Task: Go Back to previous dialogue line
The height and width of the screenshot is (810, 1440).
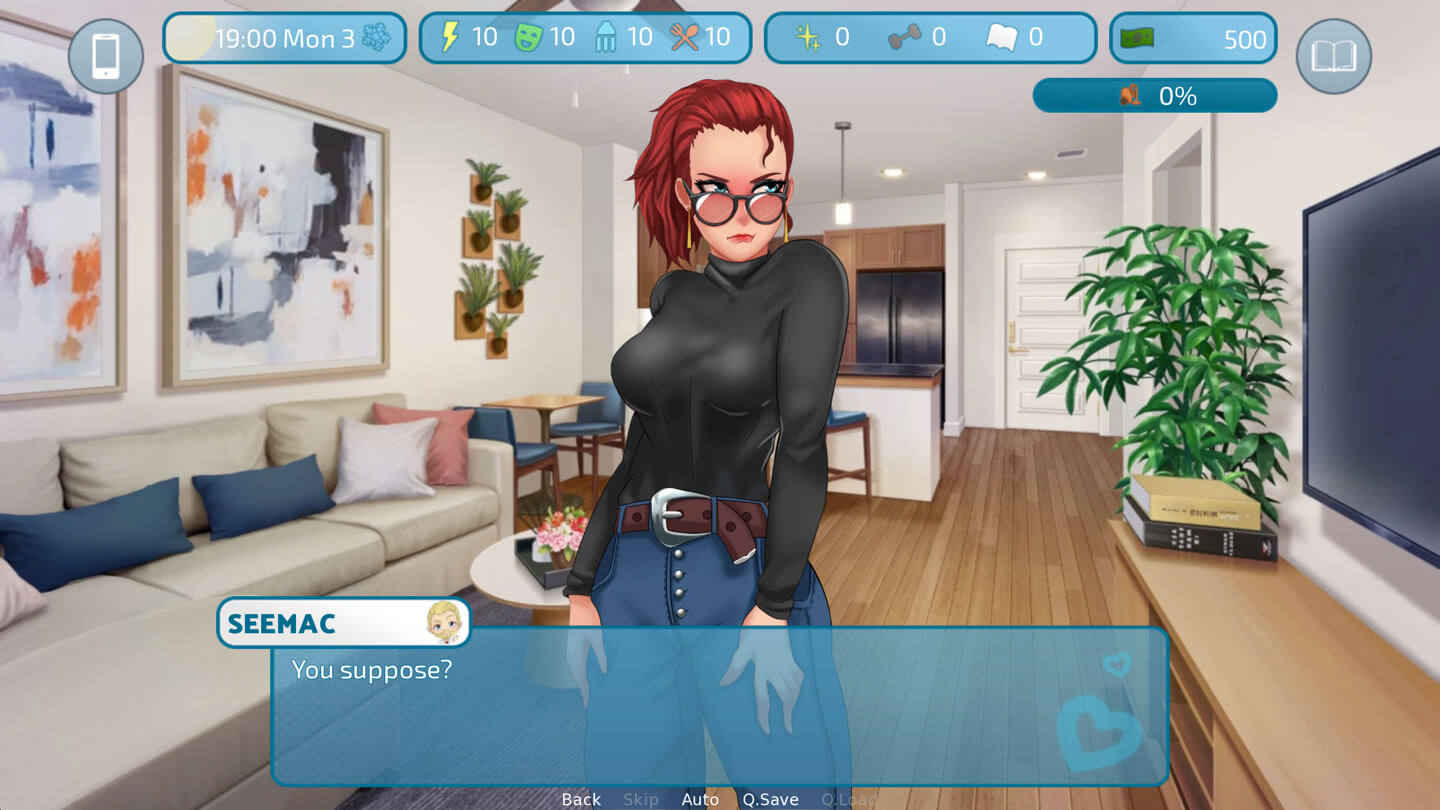Action: pyautogui.click(x=581, y=799)
